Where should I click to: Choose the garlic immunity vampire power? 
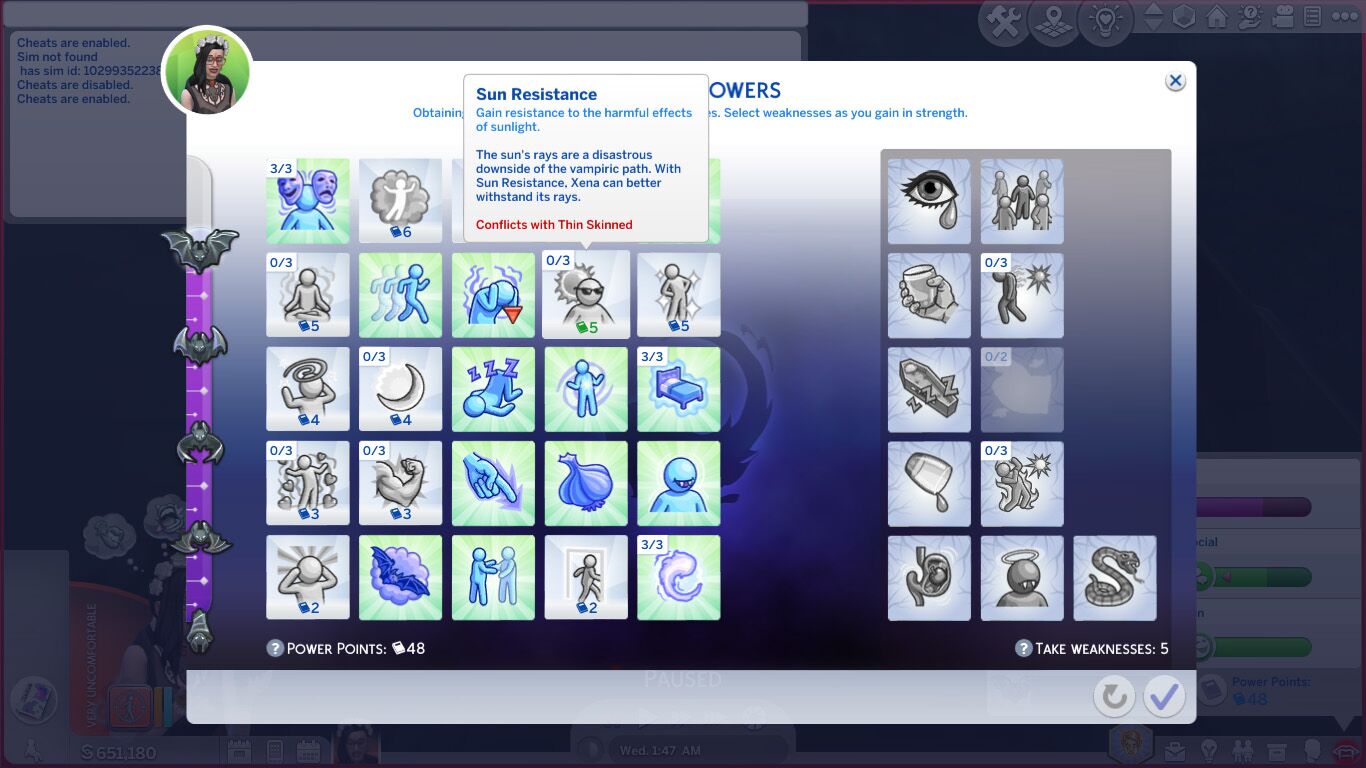(x=586, y=483)
